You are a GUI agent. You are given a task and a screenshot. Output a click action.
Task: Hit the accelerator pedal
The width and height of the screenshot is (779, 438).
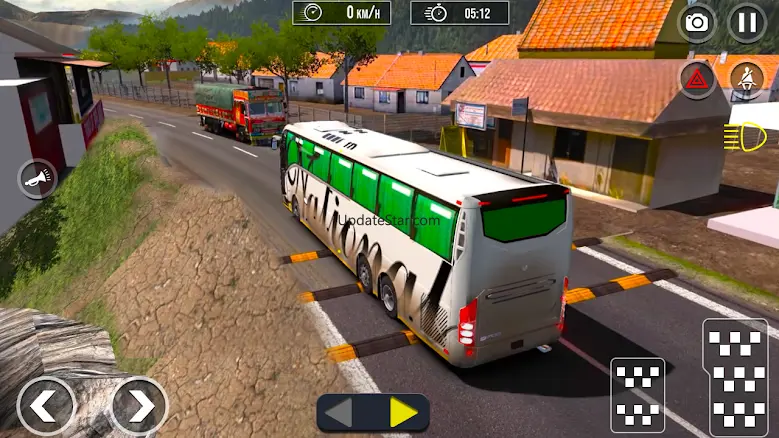pyautogui.click(x=735, y=377)
